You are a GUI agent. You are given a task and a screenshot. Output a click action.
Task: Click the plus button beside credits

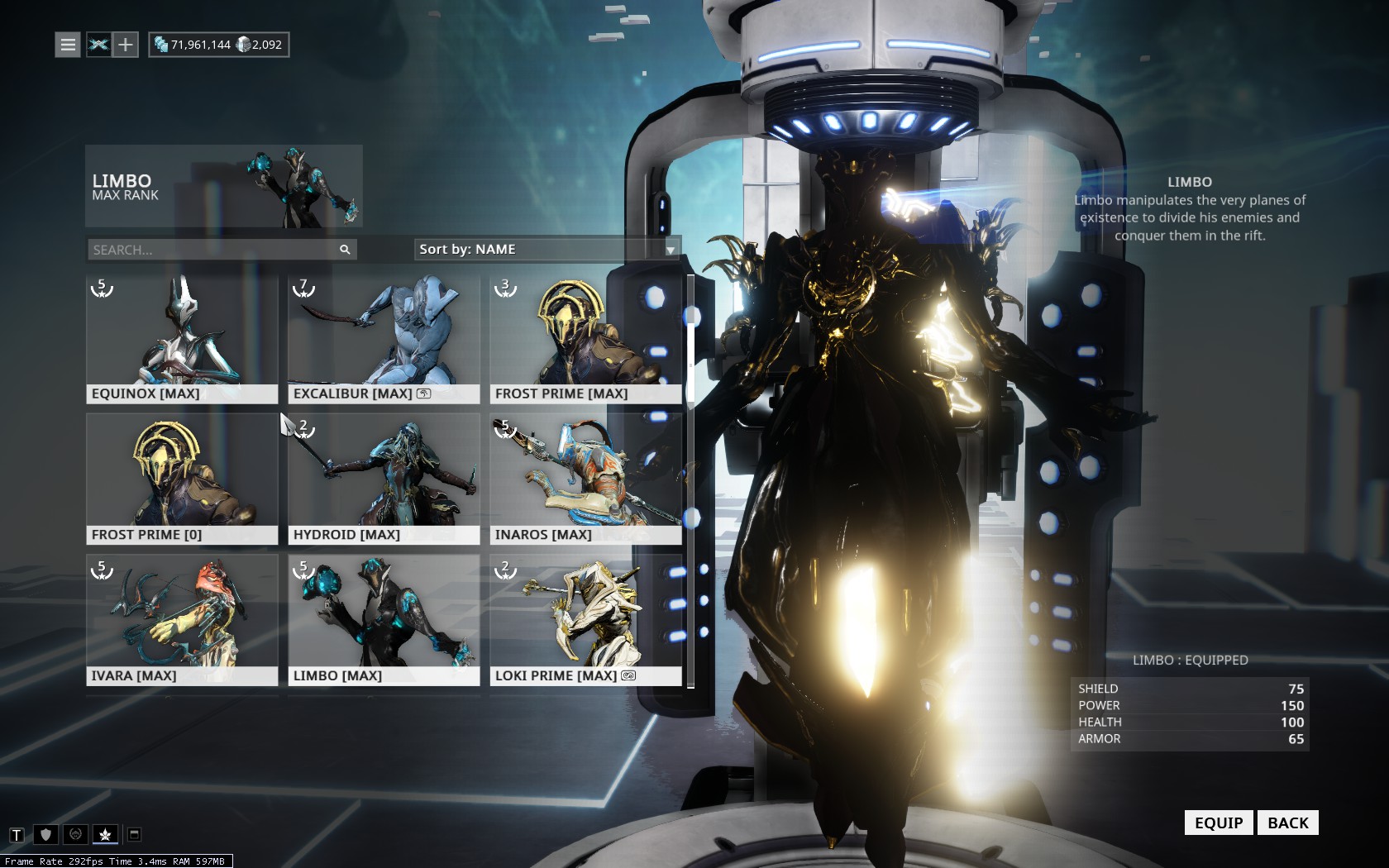(x=125, y=45)
